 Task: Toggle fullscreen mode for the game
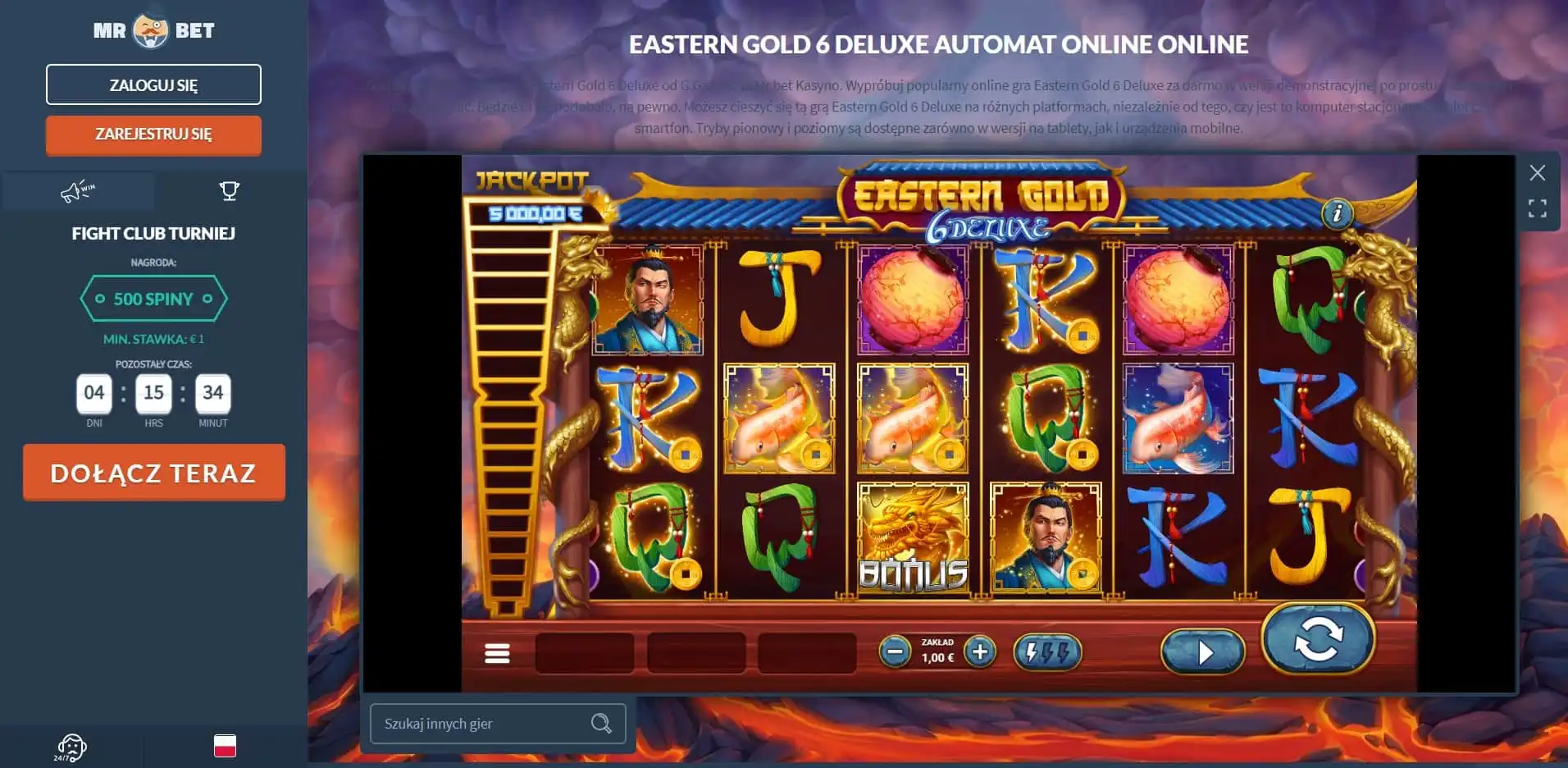1537,209
